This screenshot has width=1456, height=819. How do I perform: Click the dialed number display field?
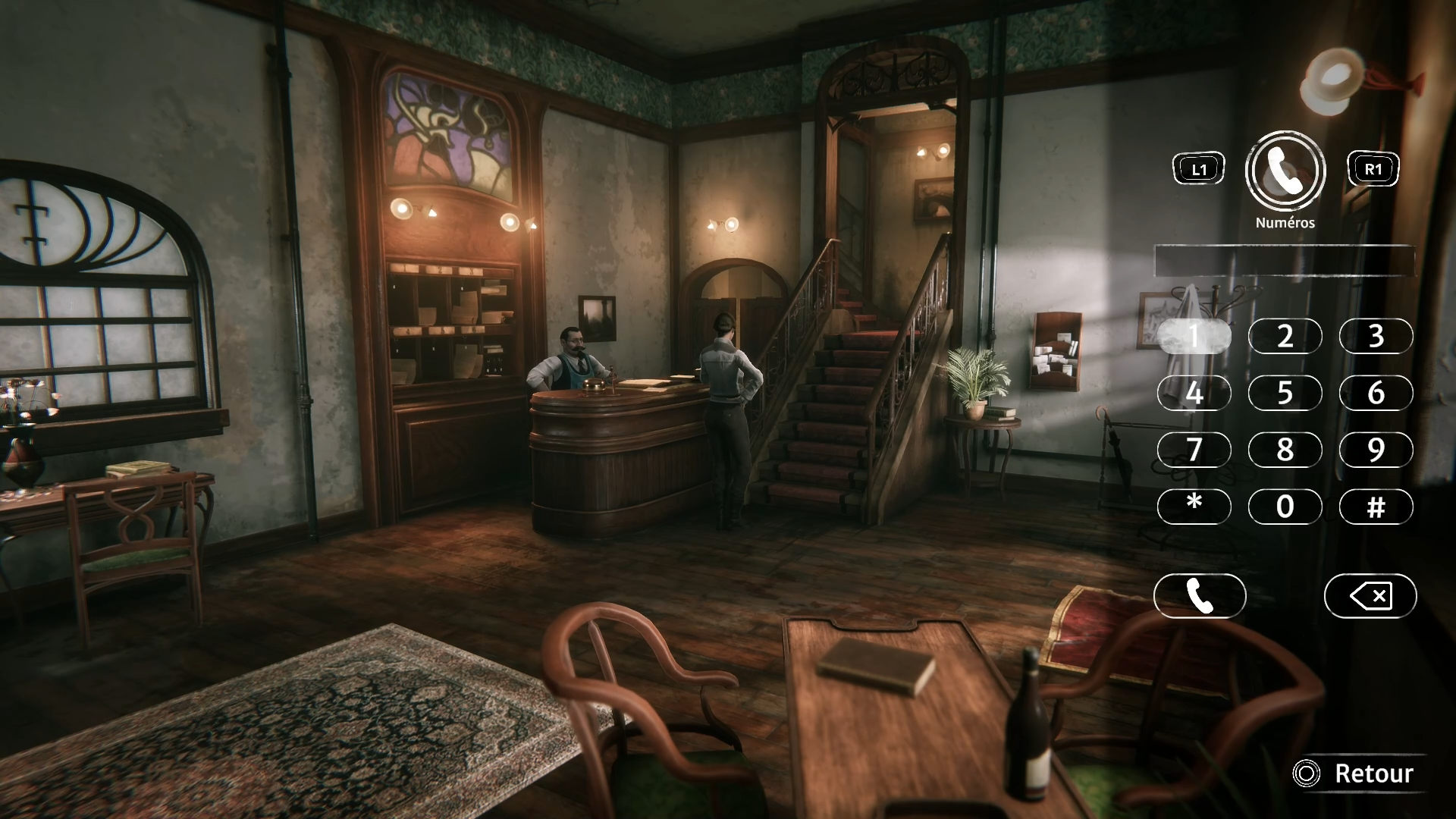[1284, 262]
